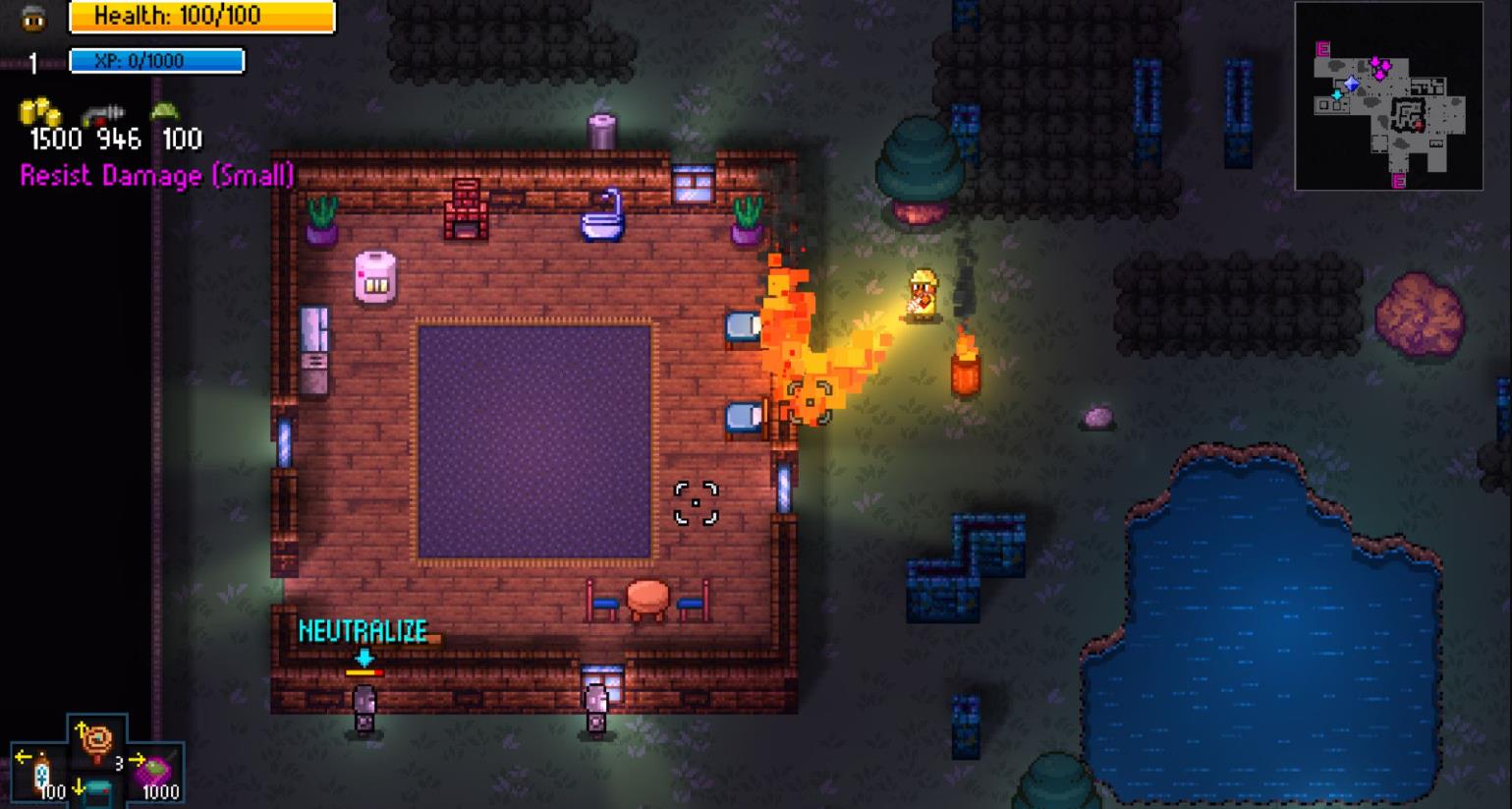
Task: Select the orange swirl item quick slot
Action: click(x=96, y=739)
